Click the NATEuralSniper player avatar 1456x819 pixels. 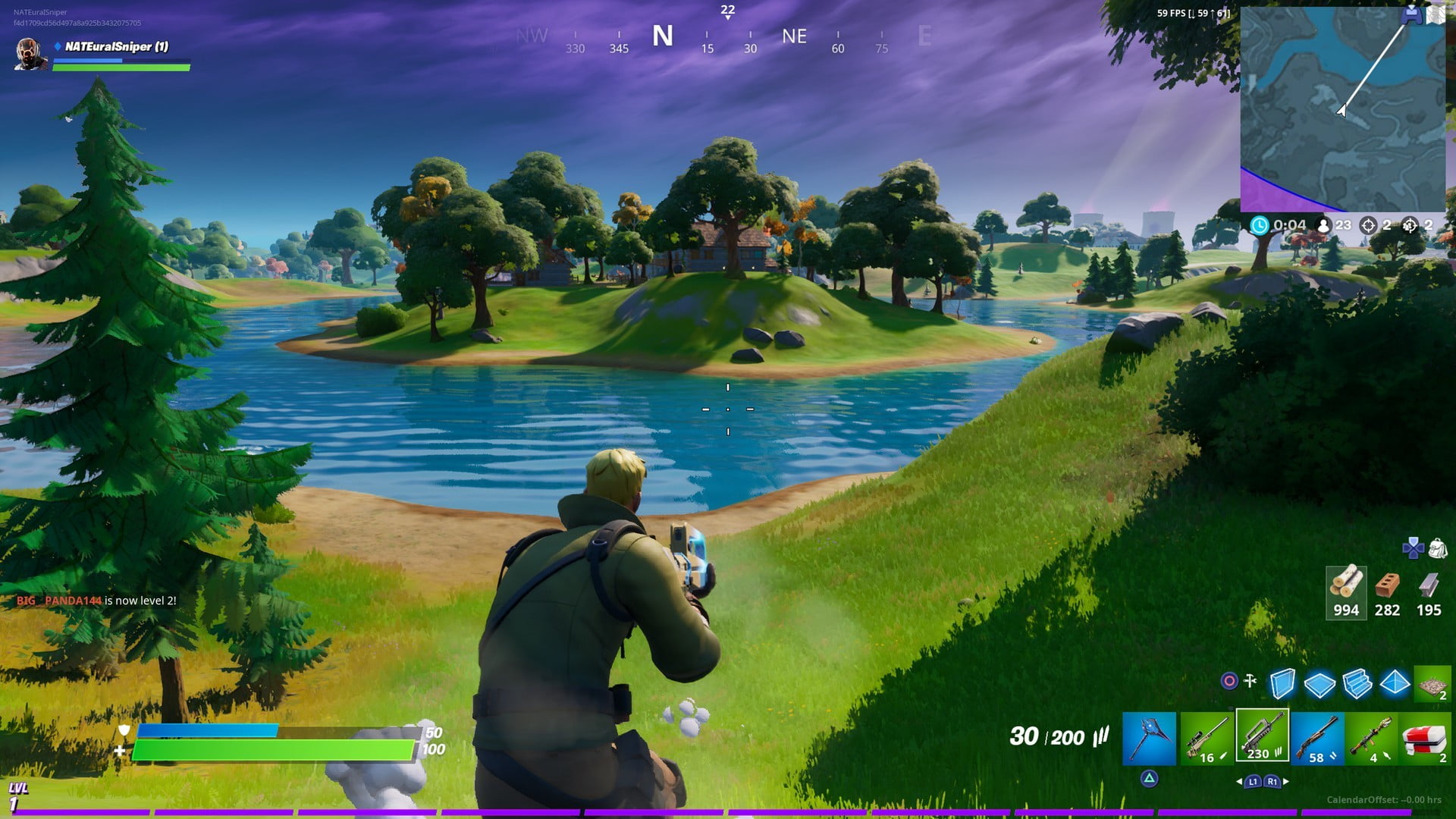30,54
